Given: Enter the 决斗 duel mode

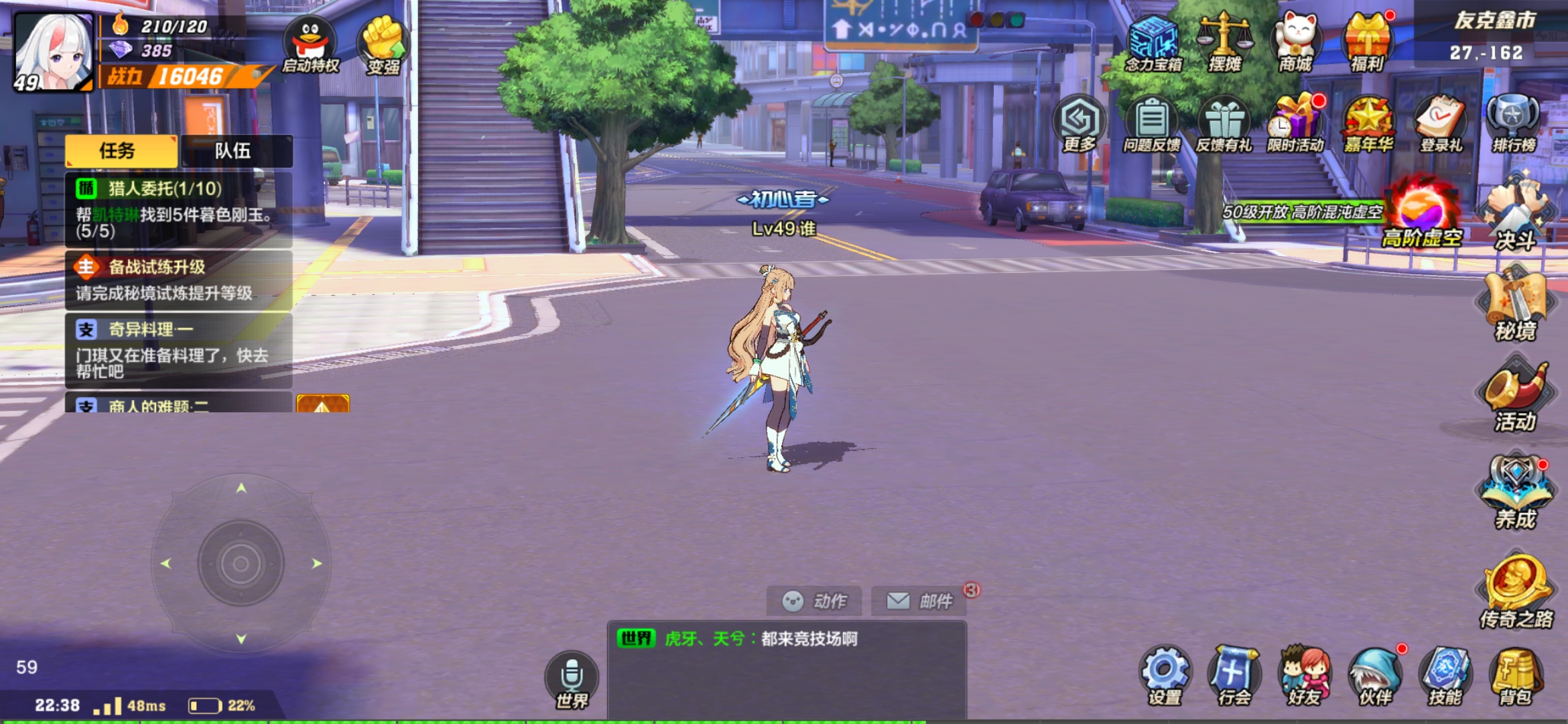Looking at the screenshot, I should (1514, 215).
